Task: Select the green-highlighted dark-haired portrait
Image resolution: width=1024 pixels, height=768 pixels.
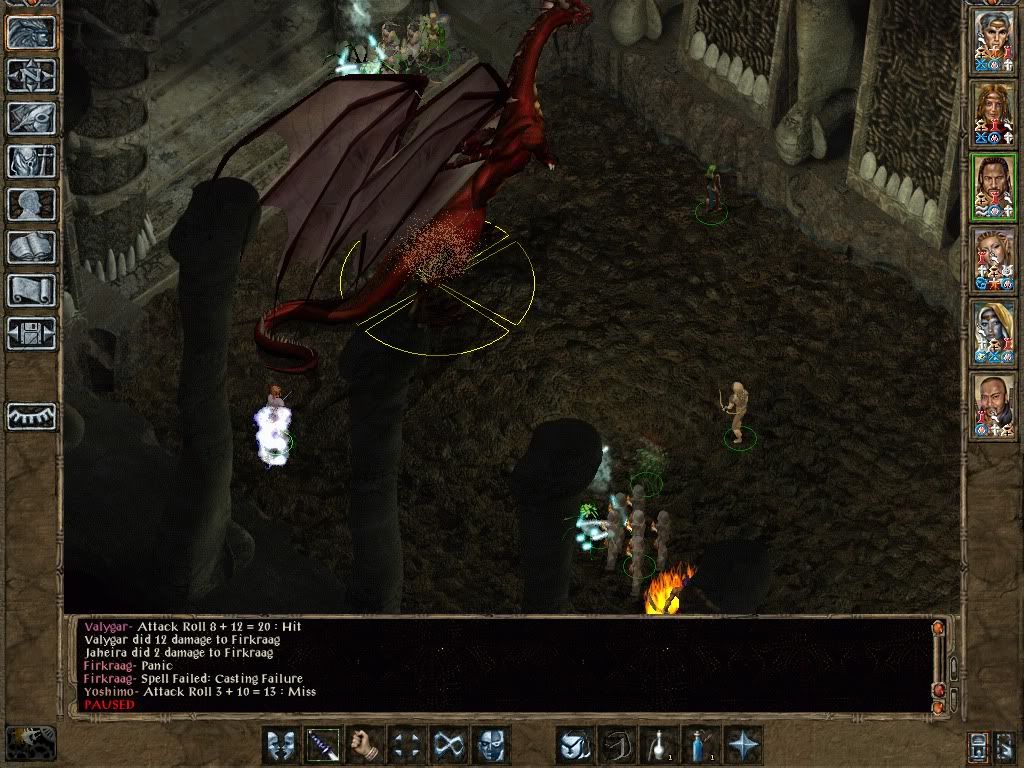Action: (994, 187)
